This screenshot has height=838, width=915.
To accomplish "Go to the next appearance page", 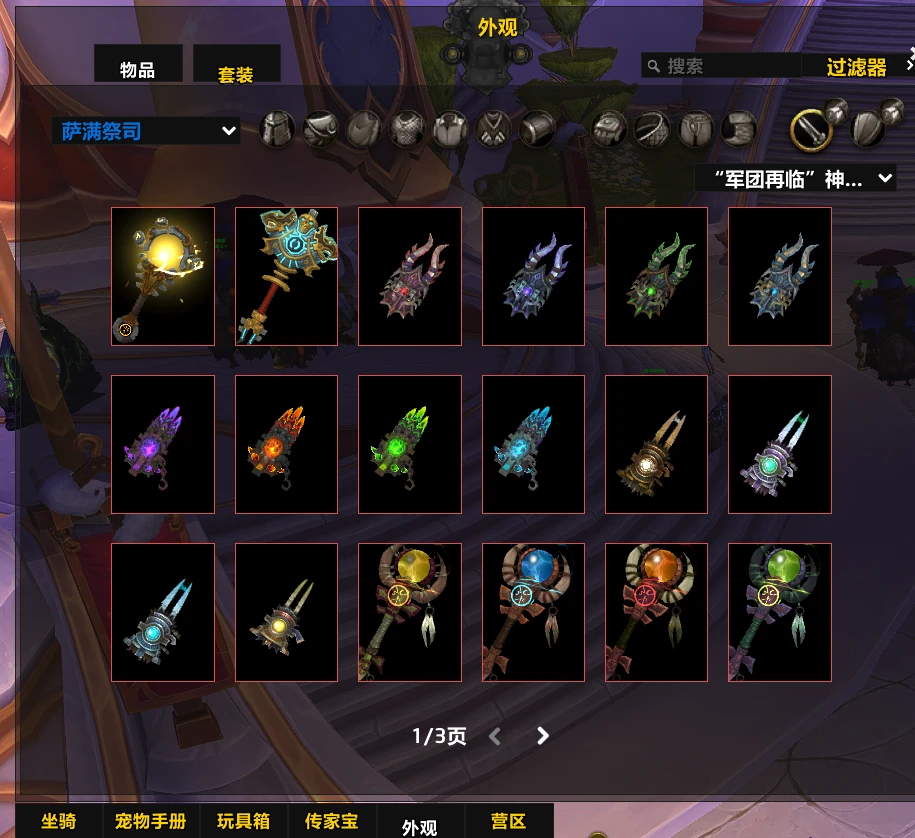I will (x=543, y=736).
